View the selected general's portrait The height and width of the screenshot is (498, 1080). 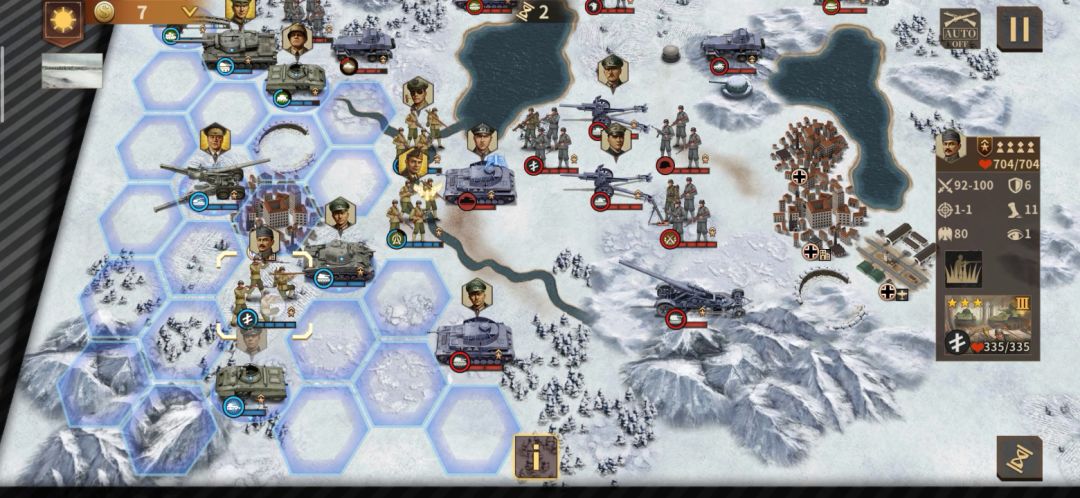click(x=954, y=158)
